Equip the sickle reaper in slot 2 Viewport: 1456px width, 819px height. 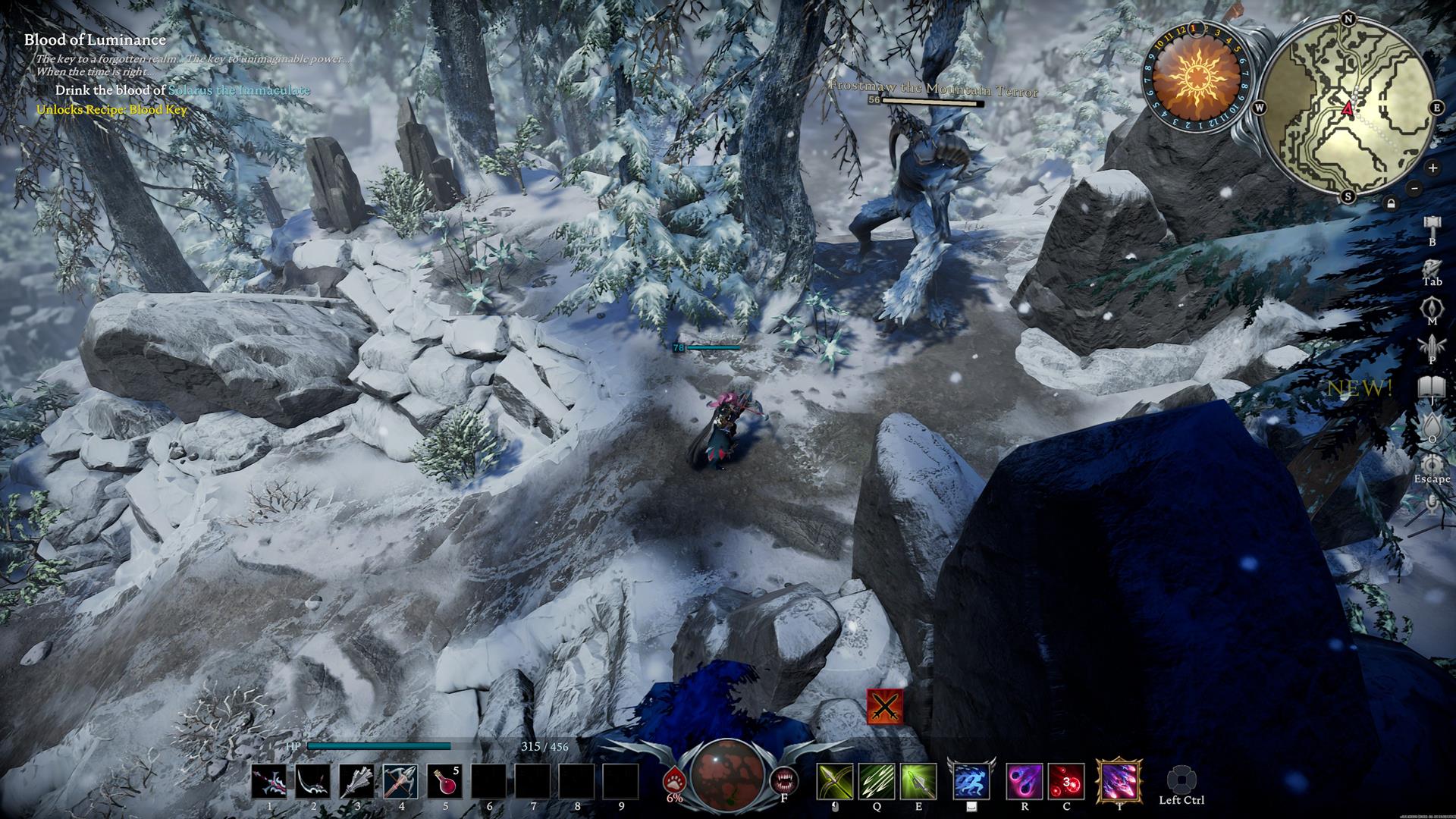[x=313, y=782]
